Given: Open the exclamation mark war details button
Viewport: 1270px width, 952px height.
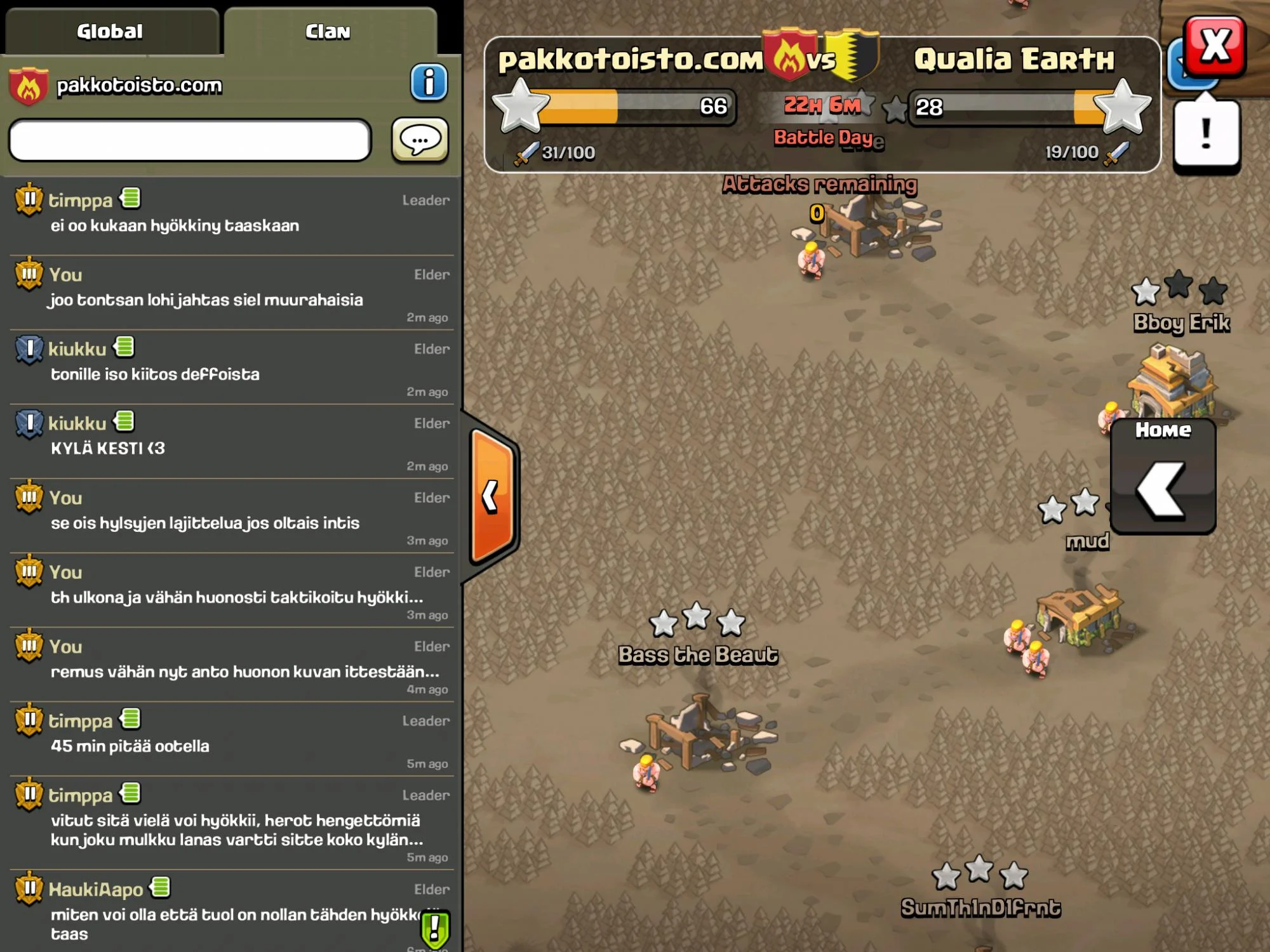Looking at the screenshot, I should click(1206, 135).
